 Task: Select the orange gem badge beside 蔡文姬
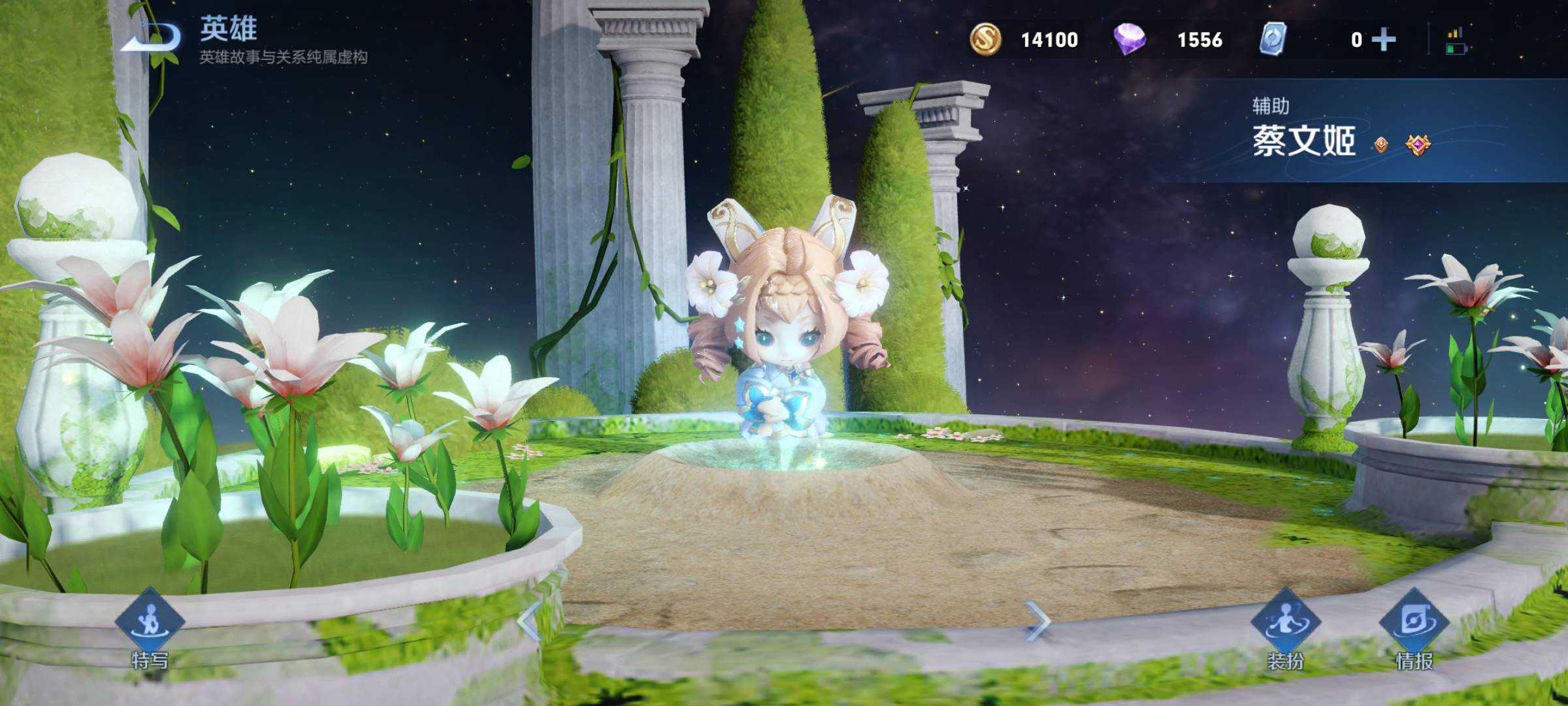click(x=1380, y=144)
